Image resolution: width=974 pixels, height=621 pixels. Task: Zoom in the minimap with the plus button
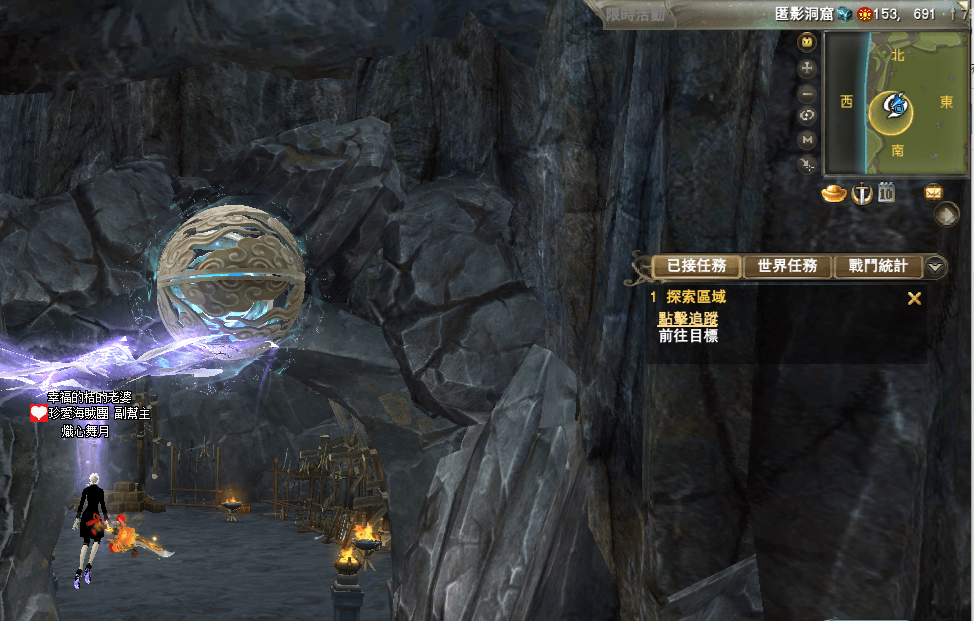pos(808,68)
